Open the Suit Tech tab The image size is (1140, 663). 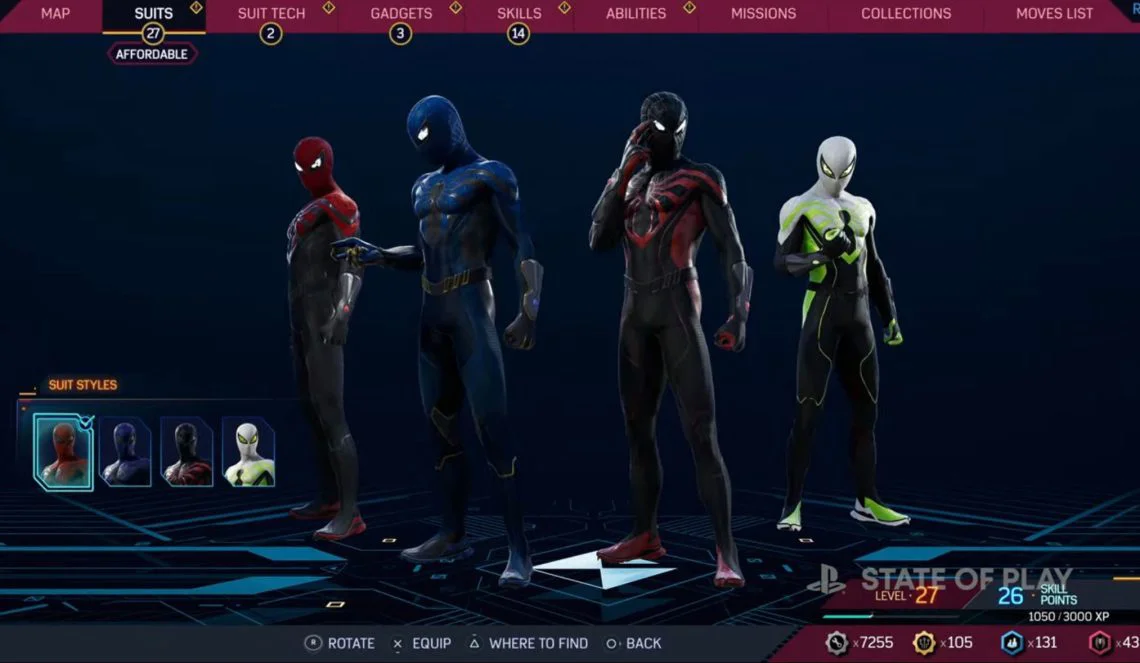(x=271, y=14)
